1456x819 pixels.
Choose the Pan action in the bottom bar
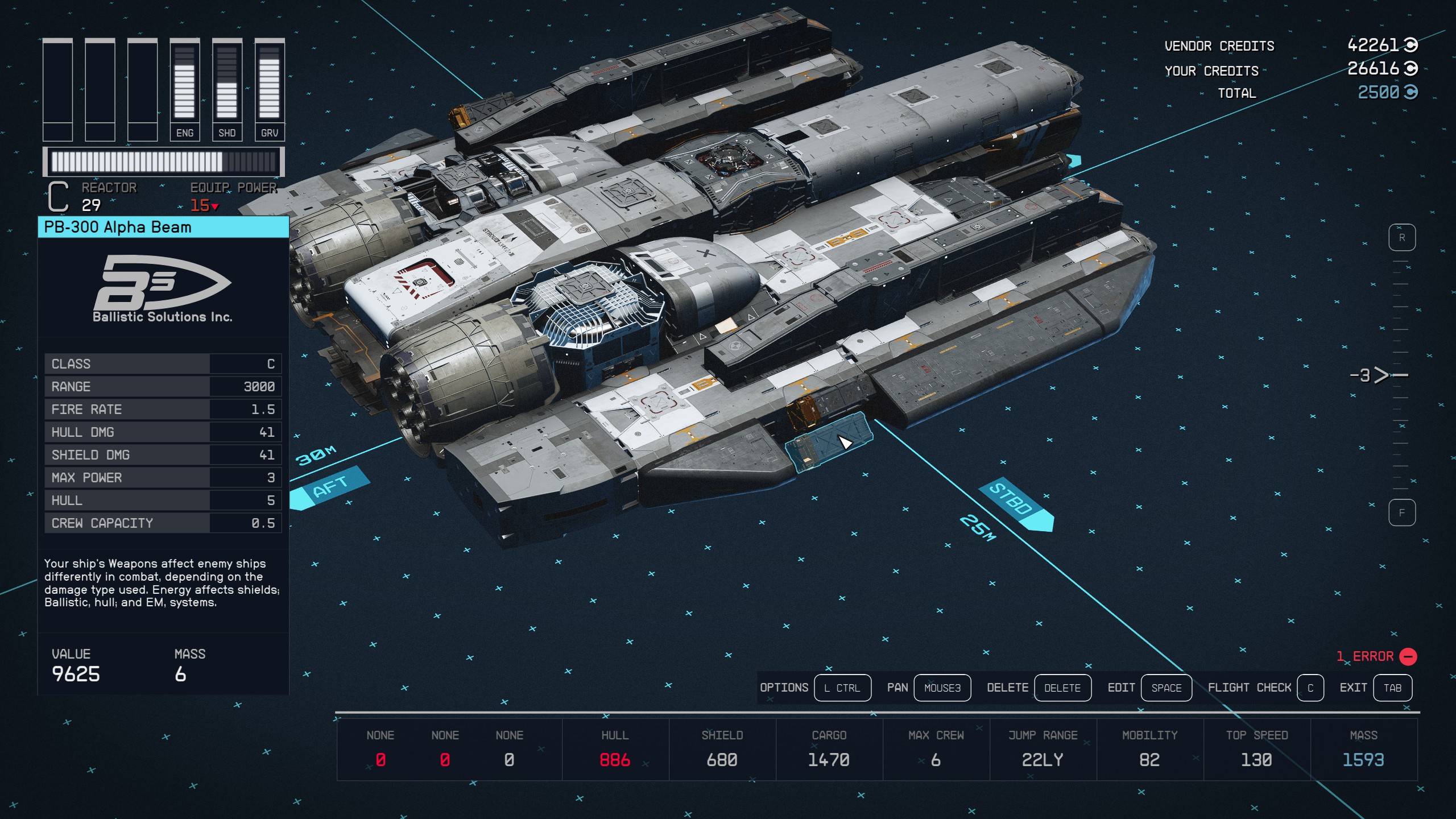pyautogui.click(x=942, y=688)
